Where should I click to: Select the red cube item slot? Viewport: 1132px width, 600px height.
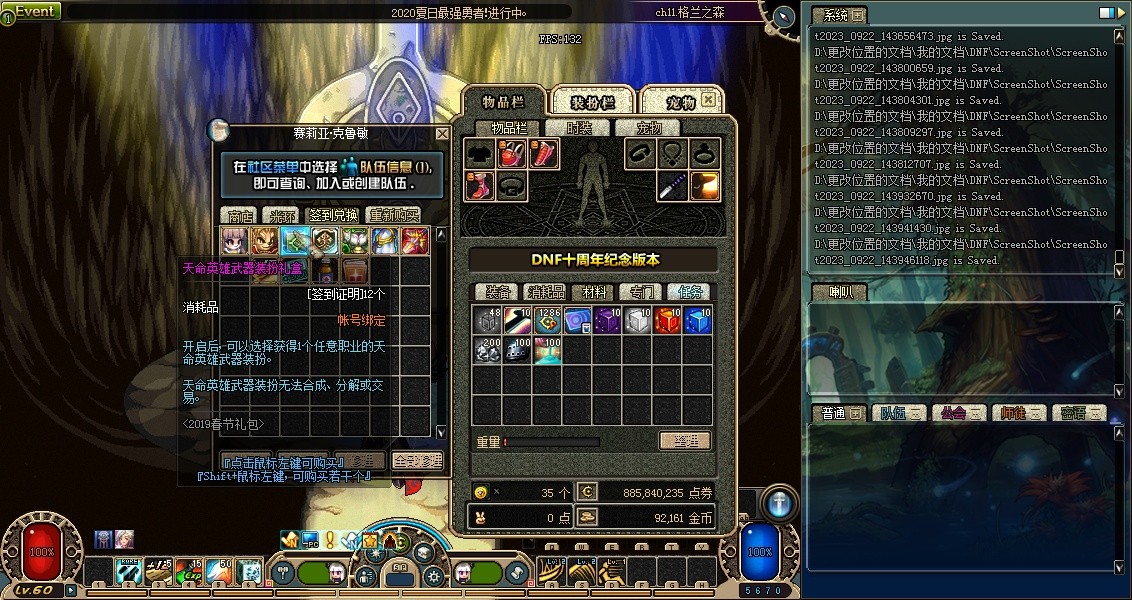click(668, 320)
